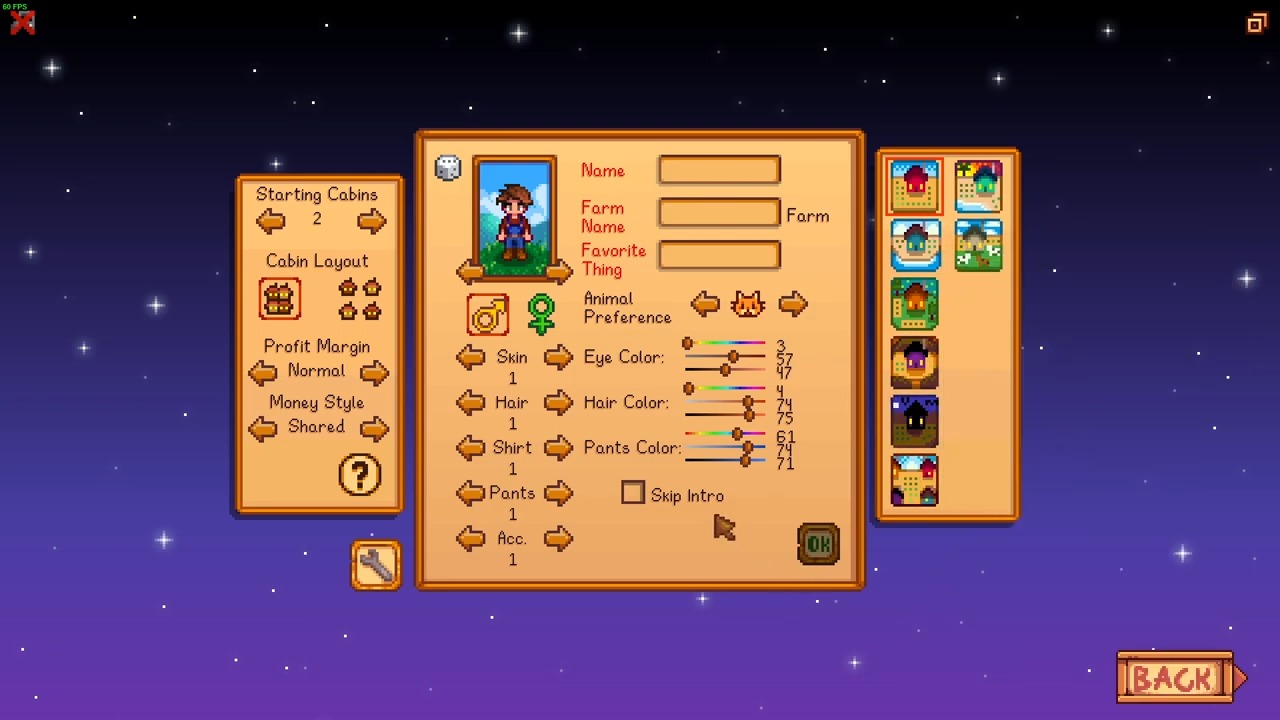Select the nearby Cabin Layout option
Screen dimensions: 1280x720
point(279,297)
